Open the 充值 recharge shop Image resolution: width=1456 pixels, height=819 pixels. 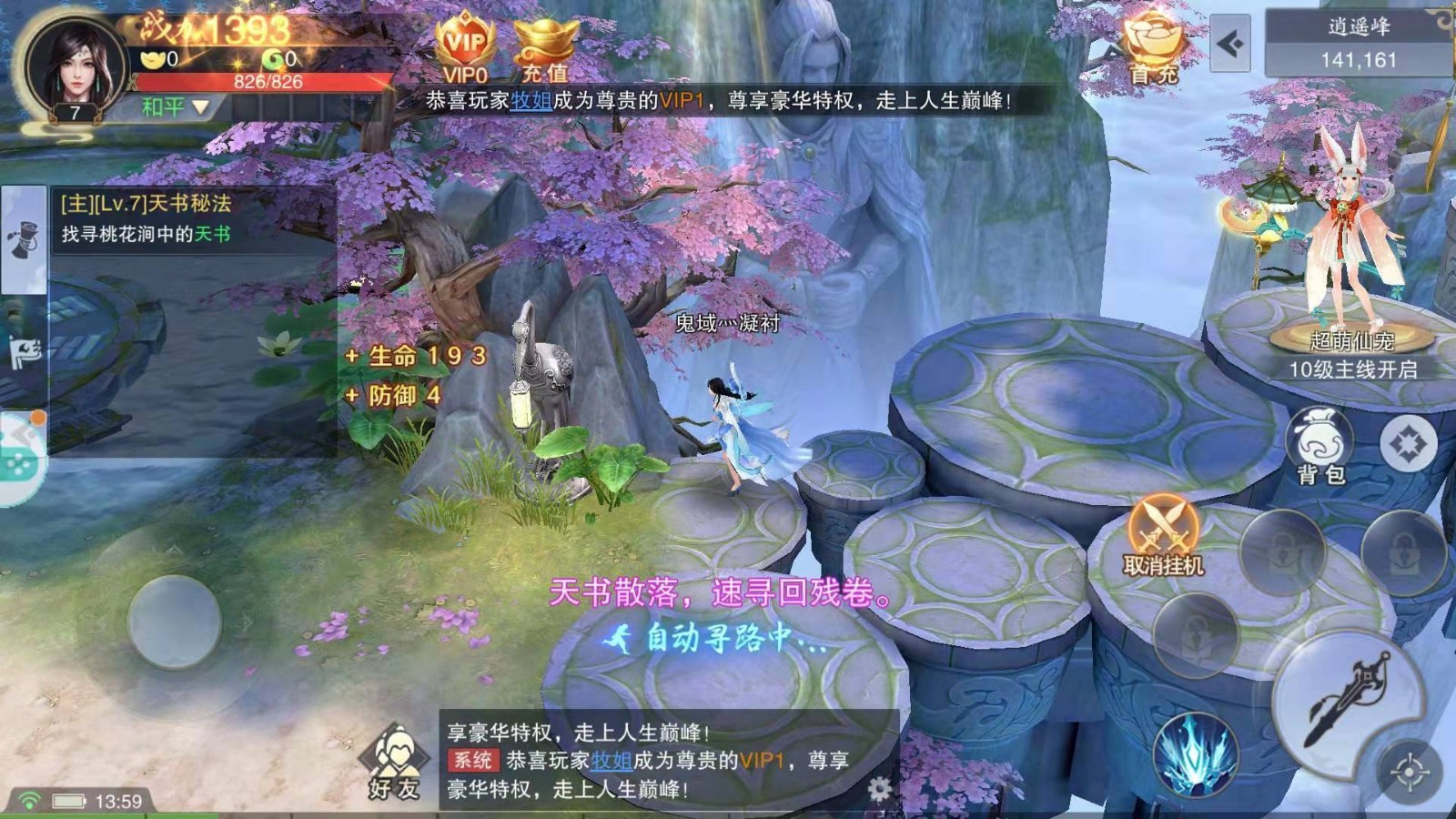(x=546, y=50)
